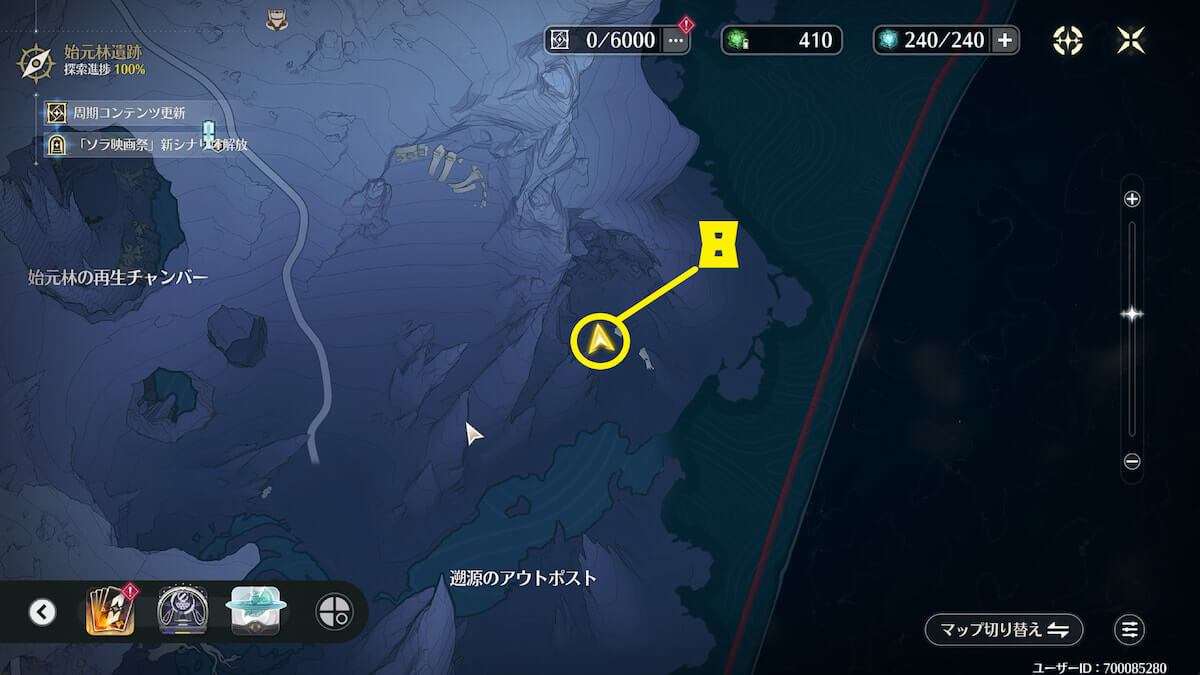The image size is (1200, 675).
Task: Click the 始元林遺跡 exploration progress compass
Action: [x=36, y=62]
